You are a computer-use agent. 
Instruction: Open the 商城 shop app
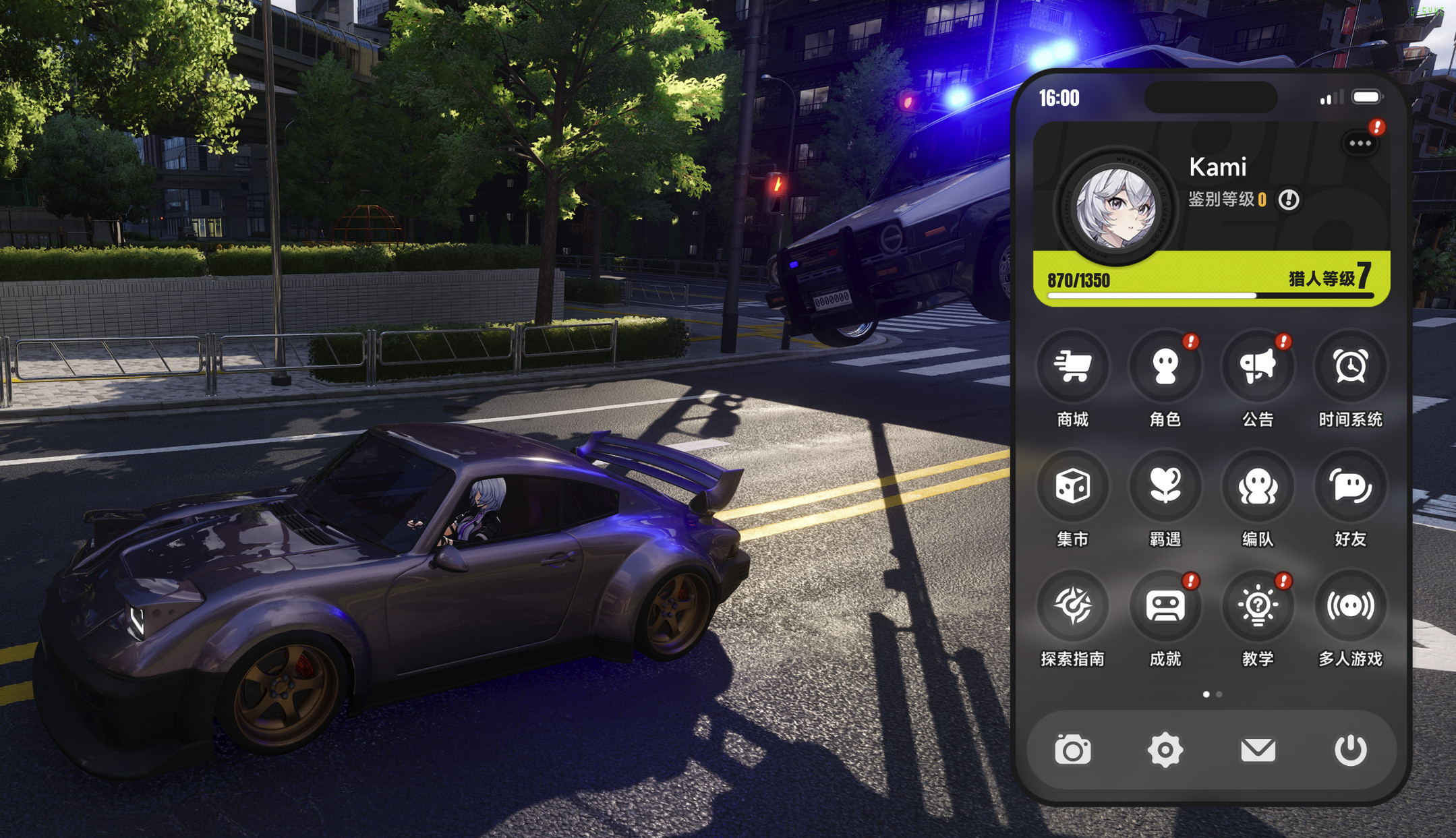(1072, 367)
